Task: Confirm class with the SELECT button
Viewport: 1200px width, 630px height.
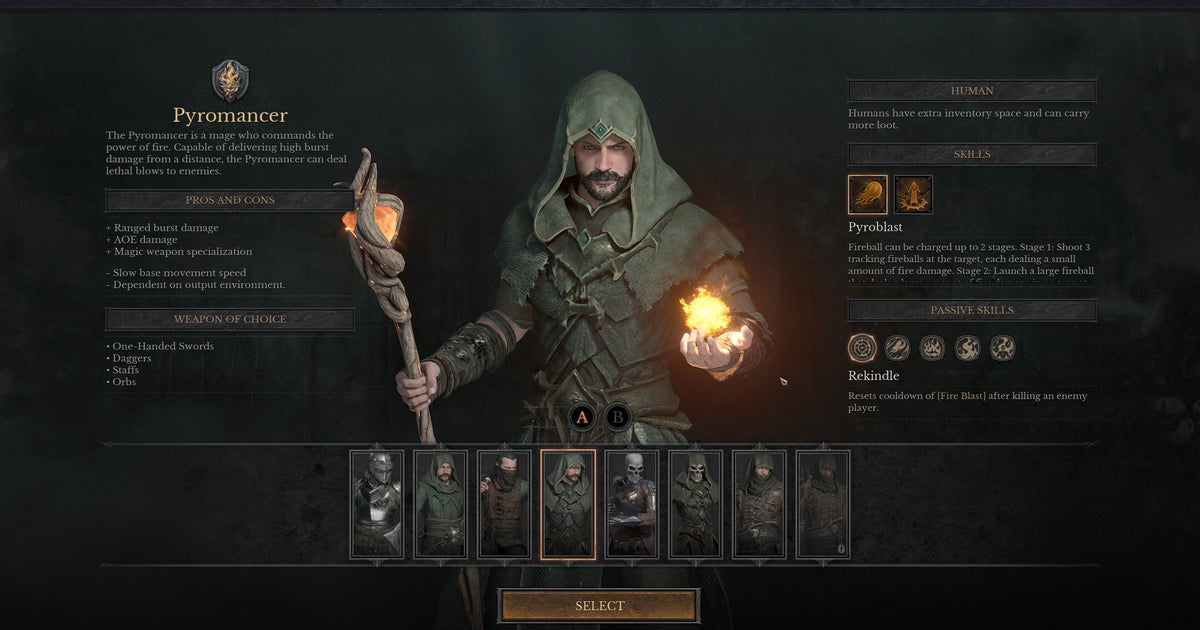Action: point(599,606)
